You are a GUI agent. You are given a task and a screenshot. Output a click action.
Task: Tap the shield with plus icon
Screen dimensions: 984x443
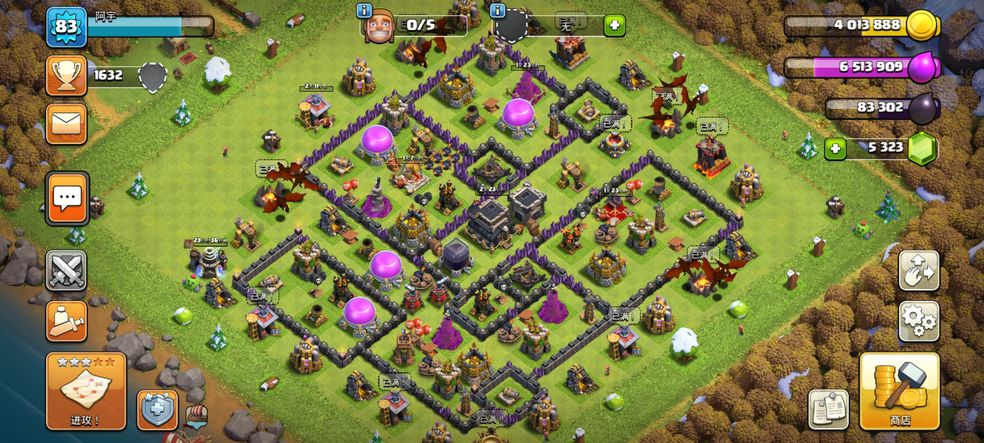click(x=157, y=409)
